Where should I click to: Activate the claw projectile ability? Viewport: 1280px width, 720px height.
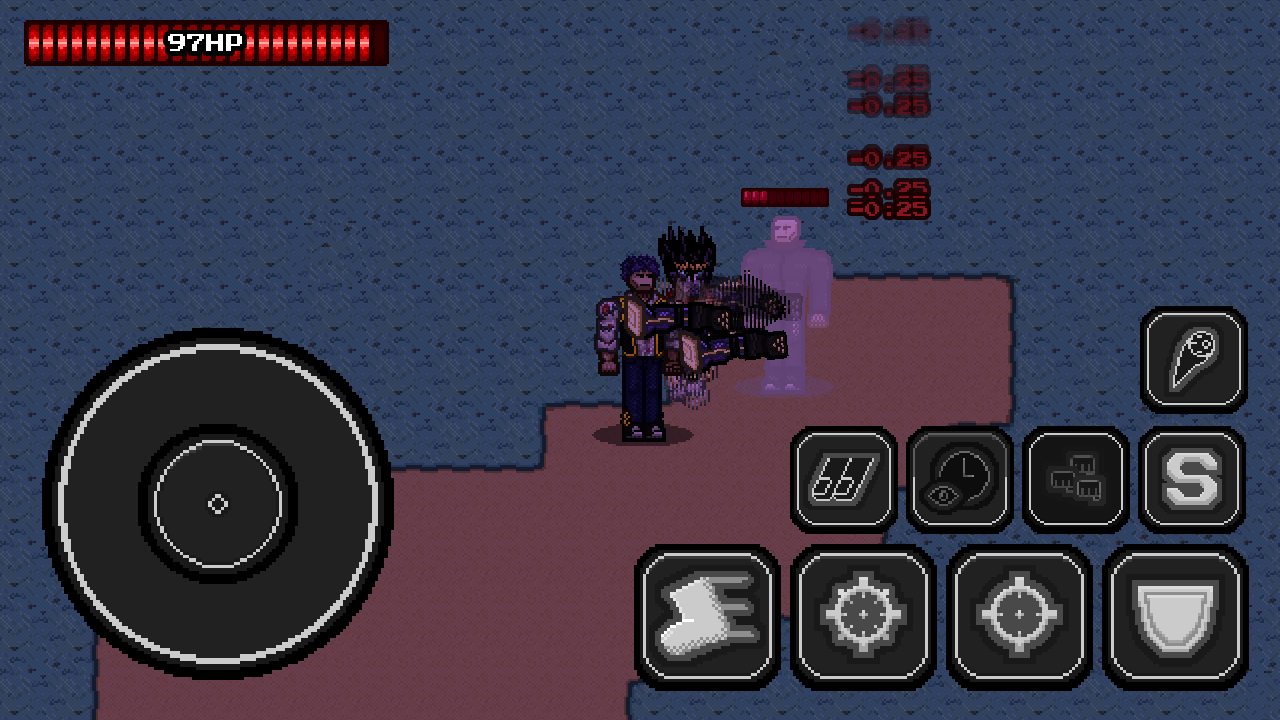click(x=1193, y=360)
